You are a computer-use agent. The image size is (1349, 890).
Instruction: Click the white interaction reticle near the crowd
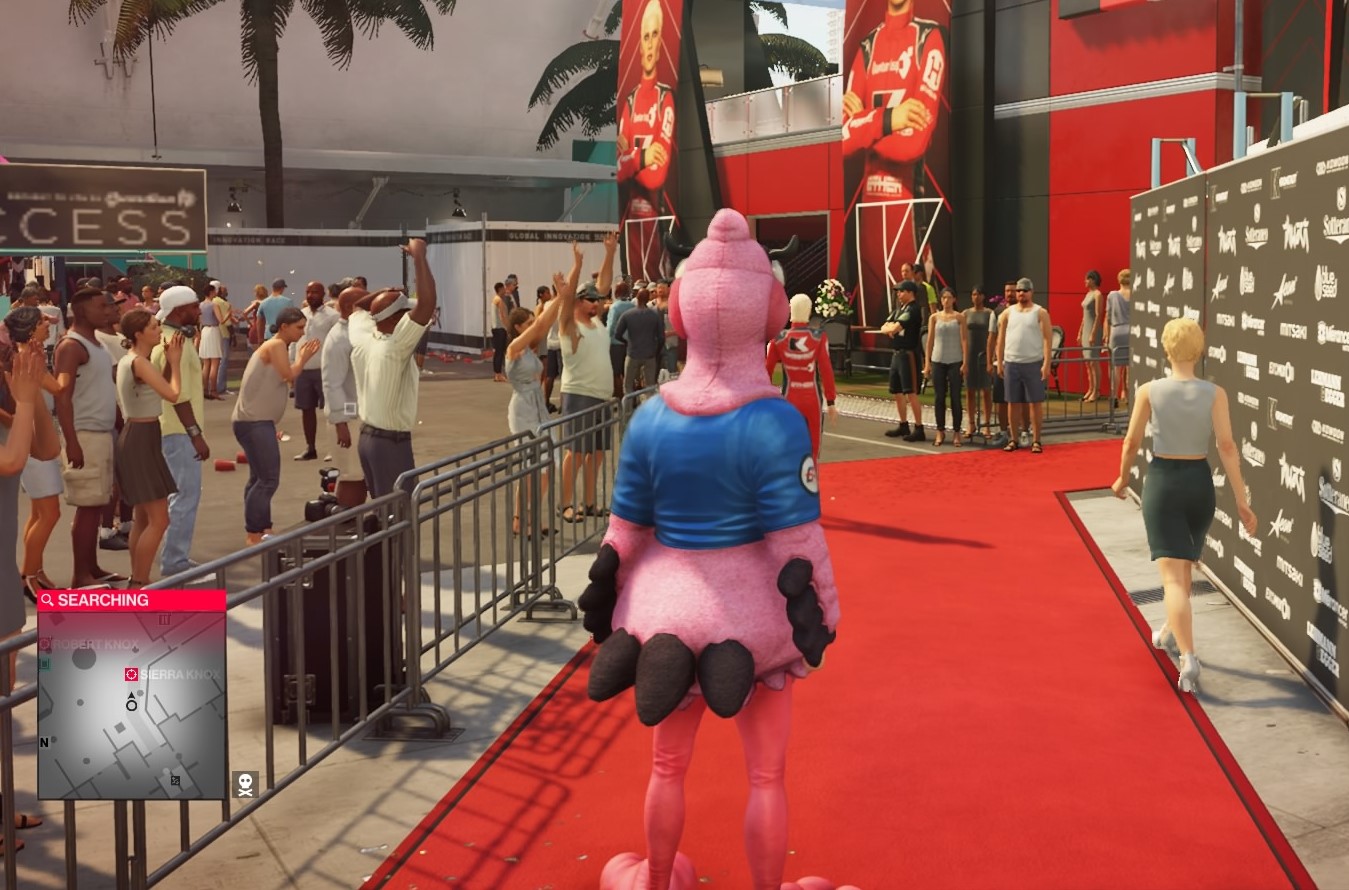click(x=348, y=407)
